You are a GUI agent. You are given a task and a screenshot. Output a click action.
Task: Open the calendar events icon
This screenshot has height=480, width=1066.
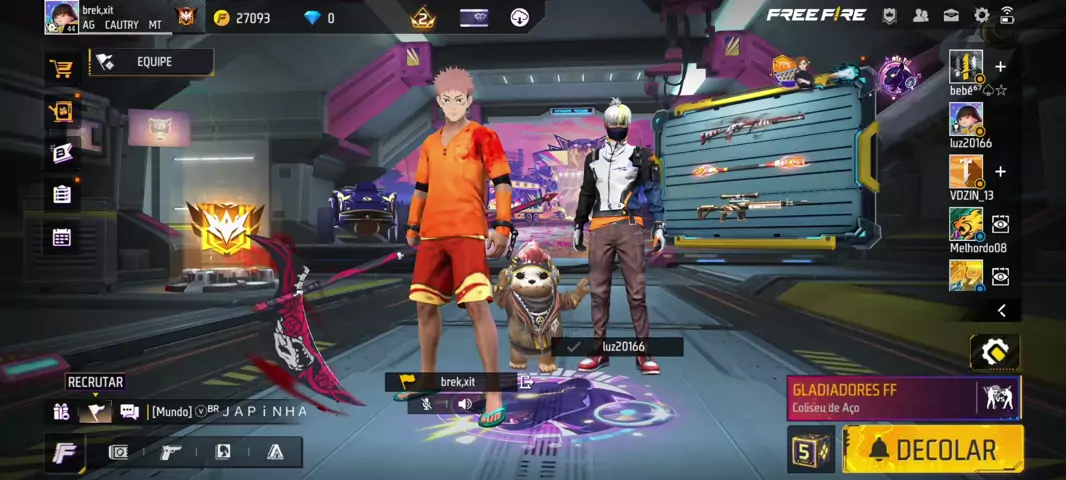point(62,237)
